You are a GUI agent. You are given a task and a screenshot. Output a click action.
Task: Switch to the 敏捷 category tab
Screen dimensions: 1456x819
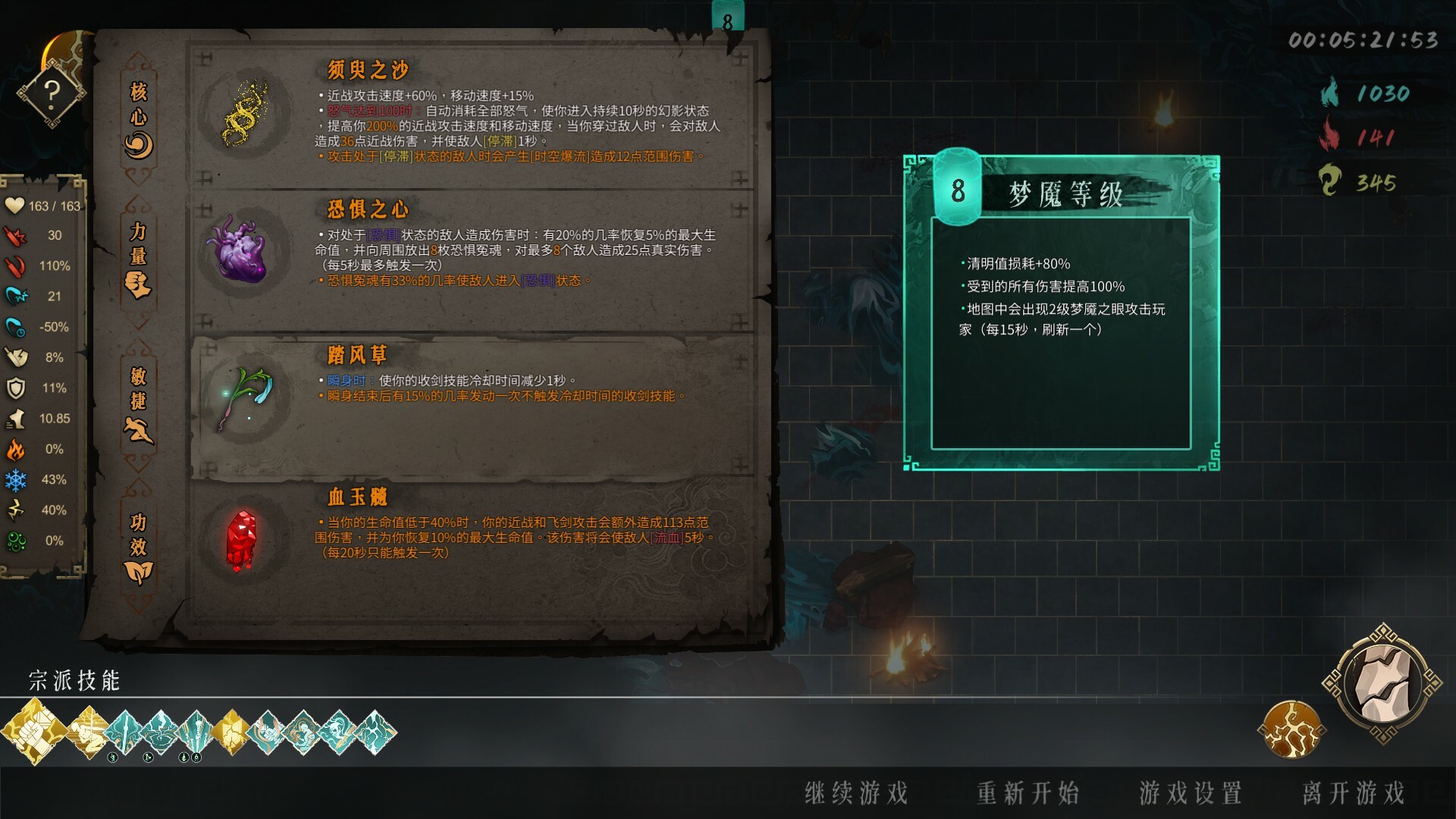tap(137, 404)
